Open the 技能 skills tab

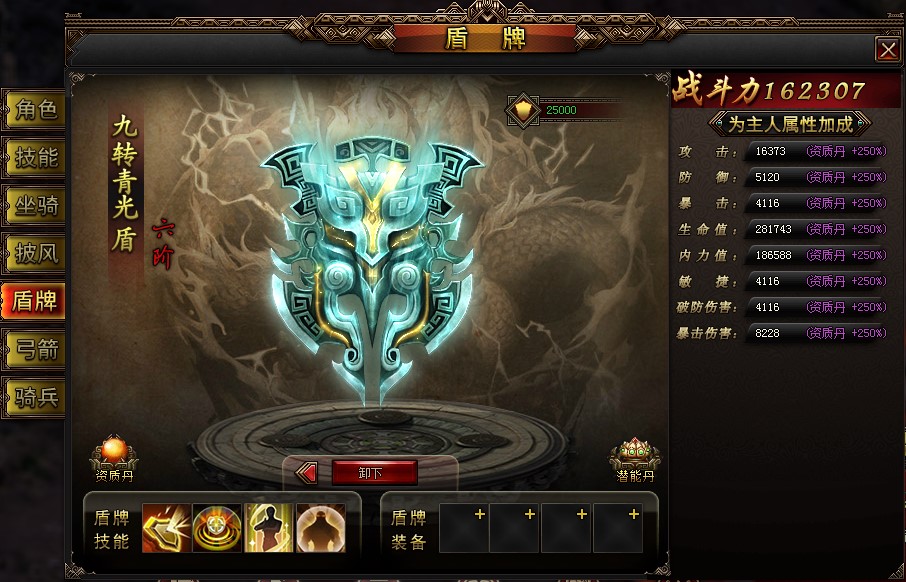point(35,157)
